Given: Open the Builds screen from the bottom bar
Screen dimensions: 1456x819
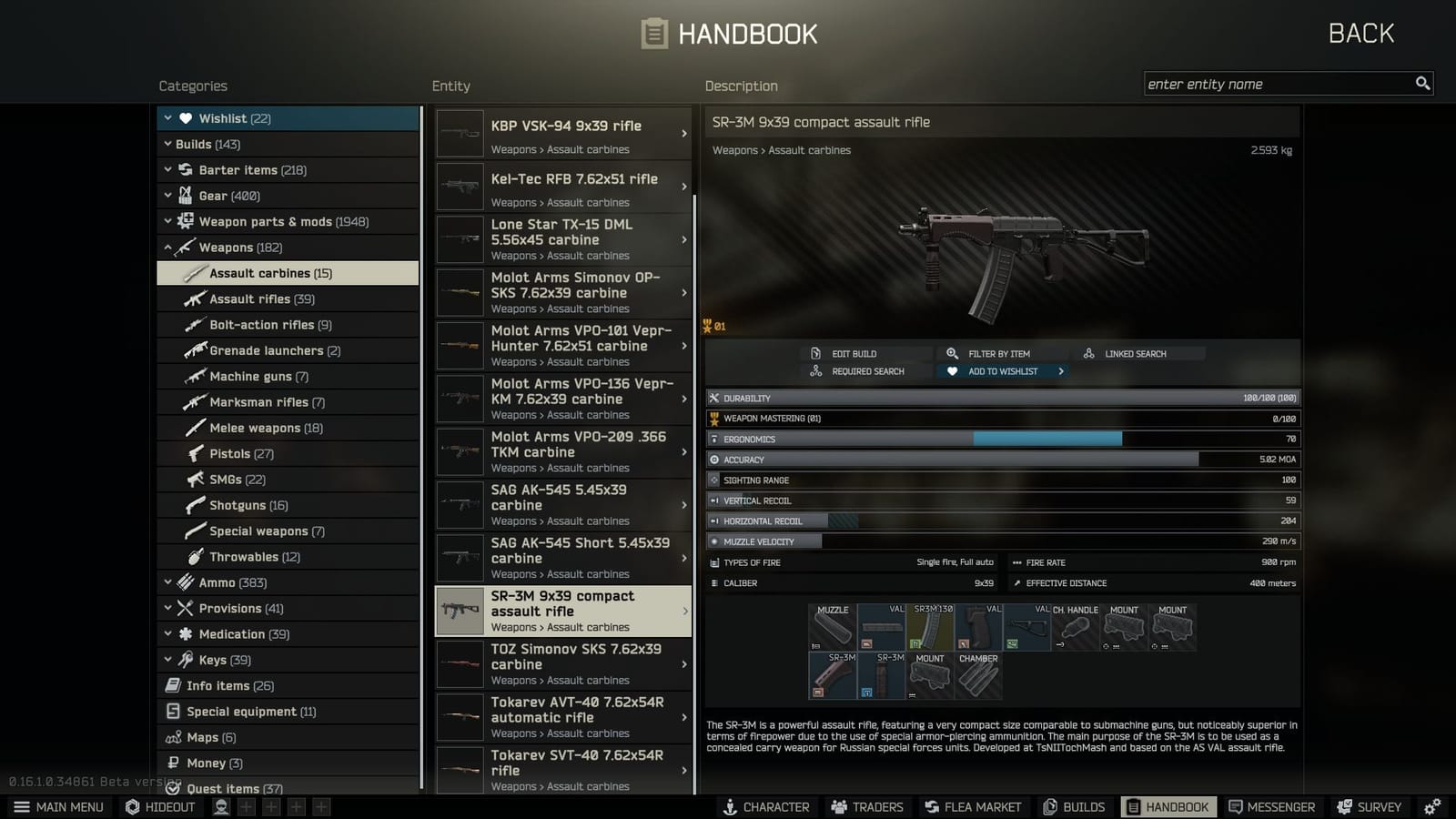Looking at the screenshot, I should pyautogui.click(x=1075, y=806).
